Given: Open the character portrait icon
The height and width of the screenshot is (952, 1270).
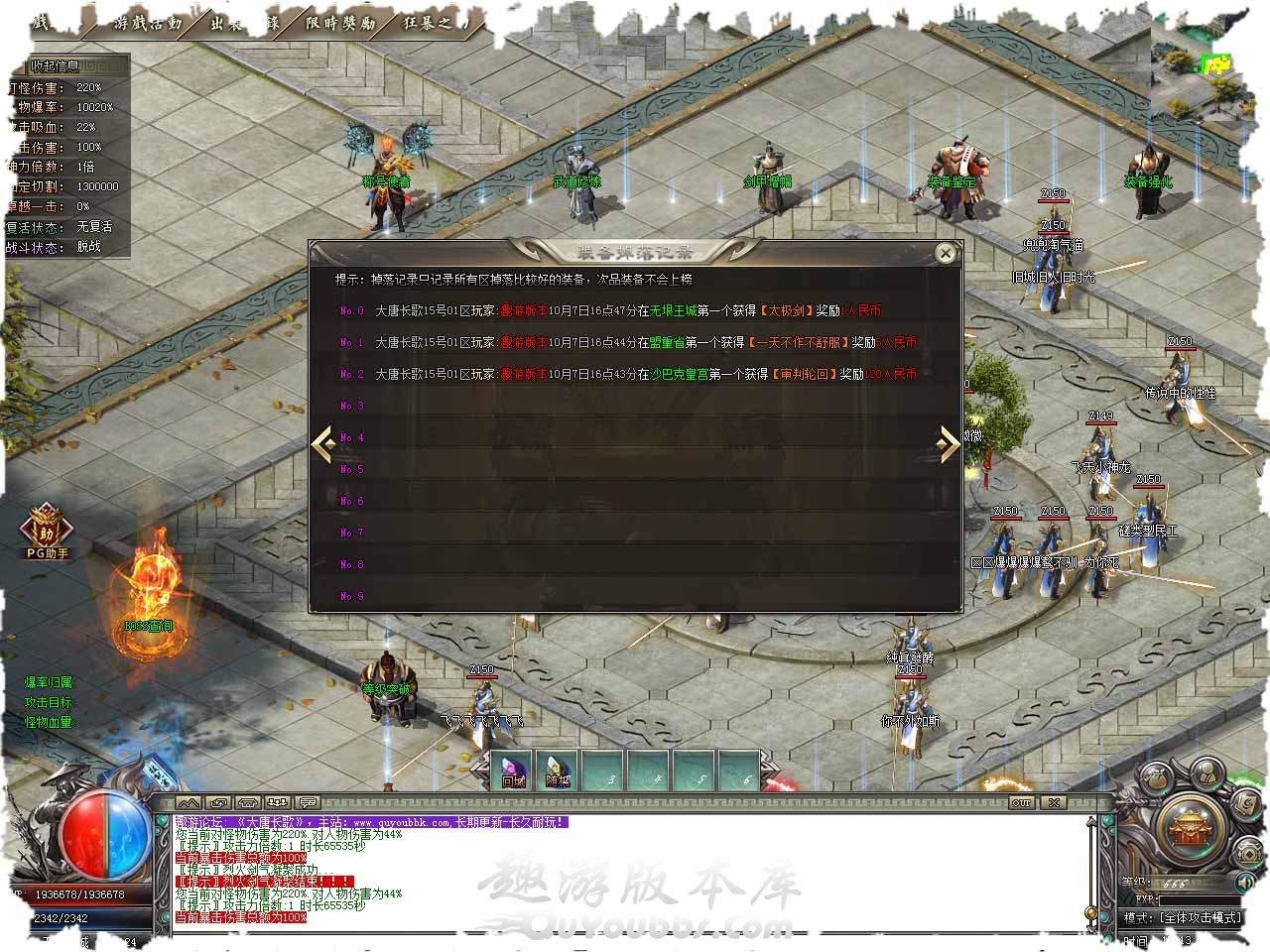Looking at the screenshot, I should click(1205, 773).
